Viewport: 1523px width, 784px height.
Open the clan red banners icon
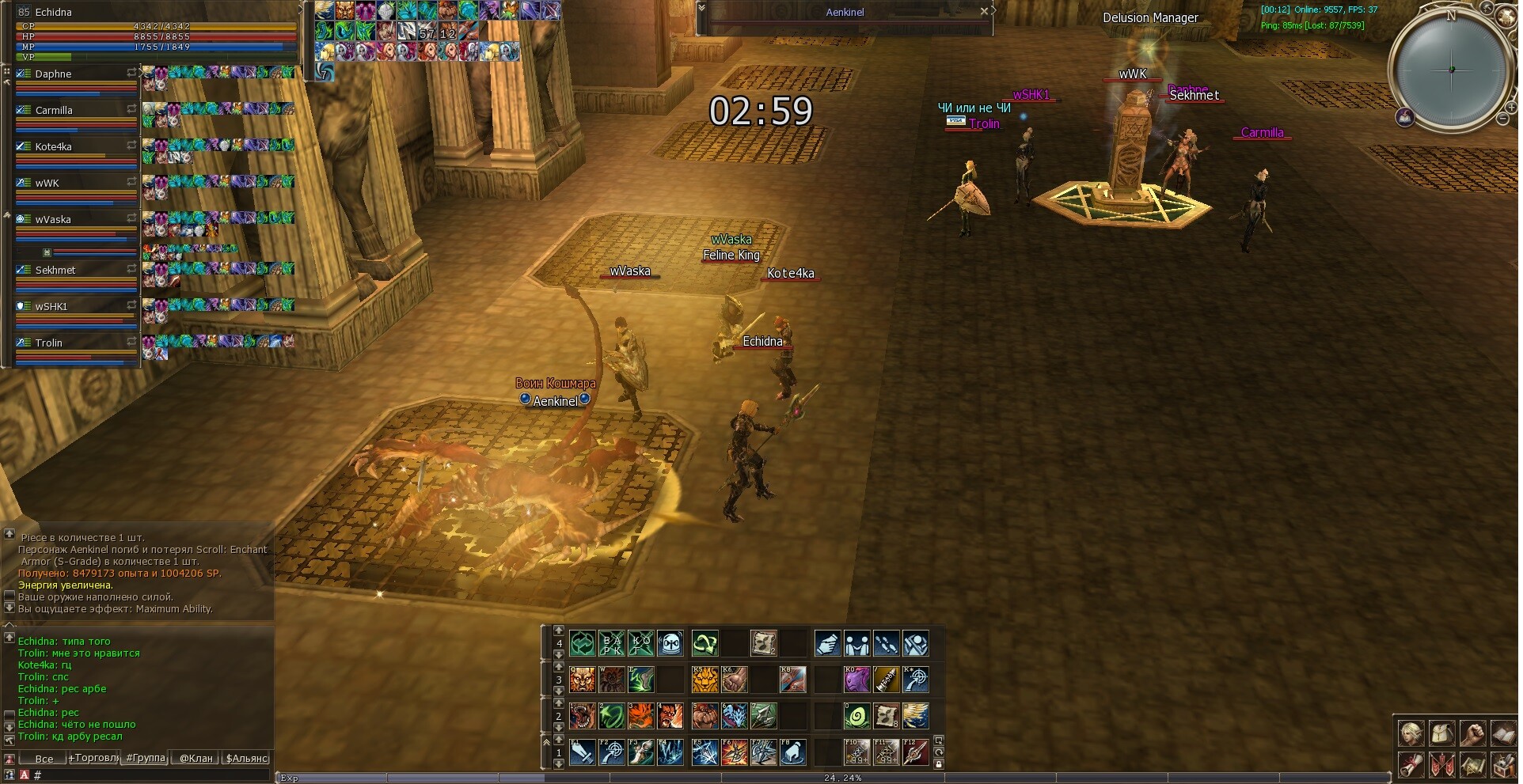coord(1441,765)
